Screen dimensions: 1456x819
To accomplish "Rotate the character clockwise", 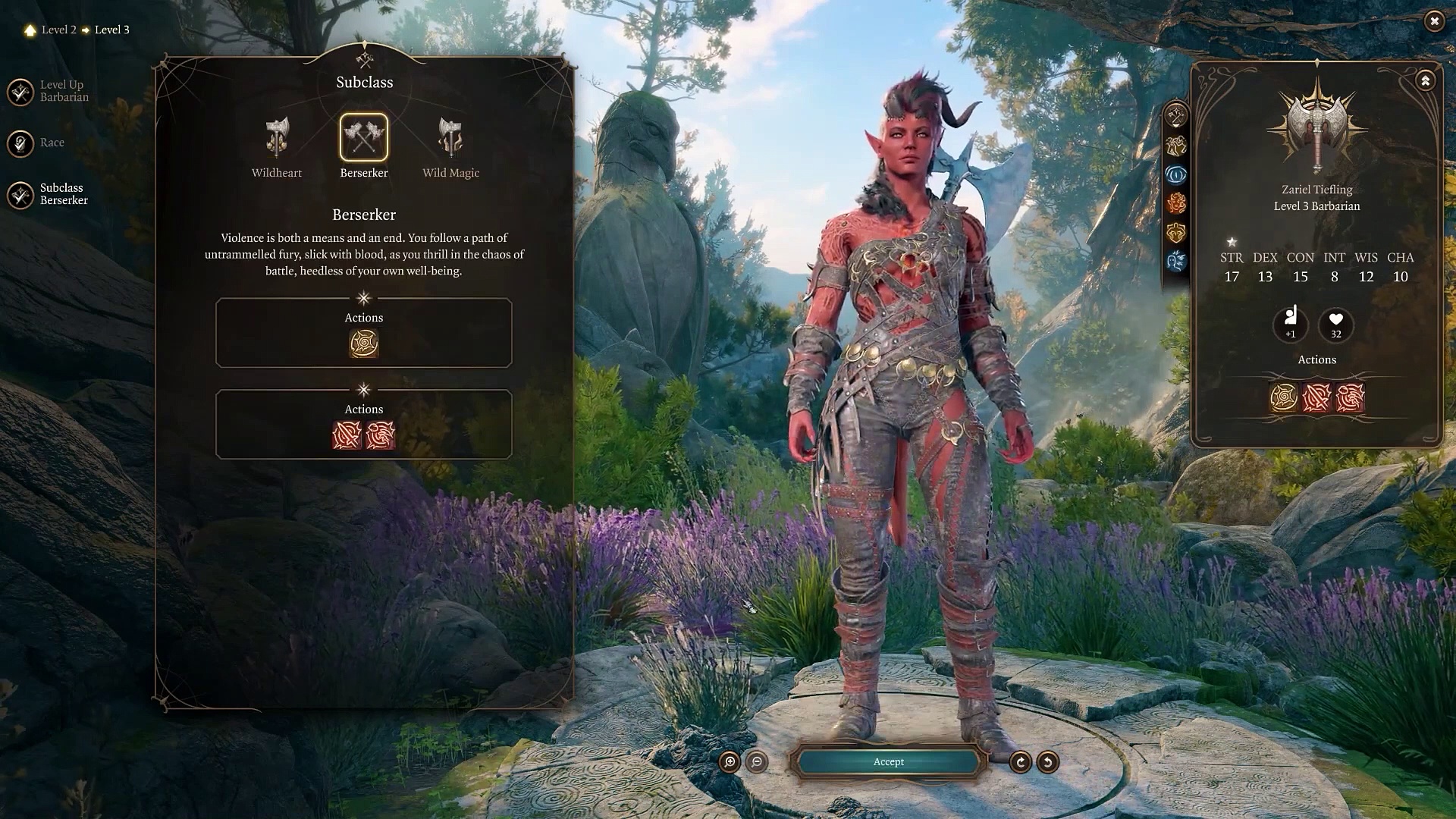I will [x=1021, y=762].
